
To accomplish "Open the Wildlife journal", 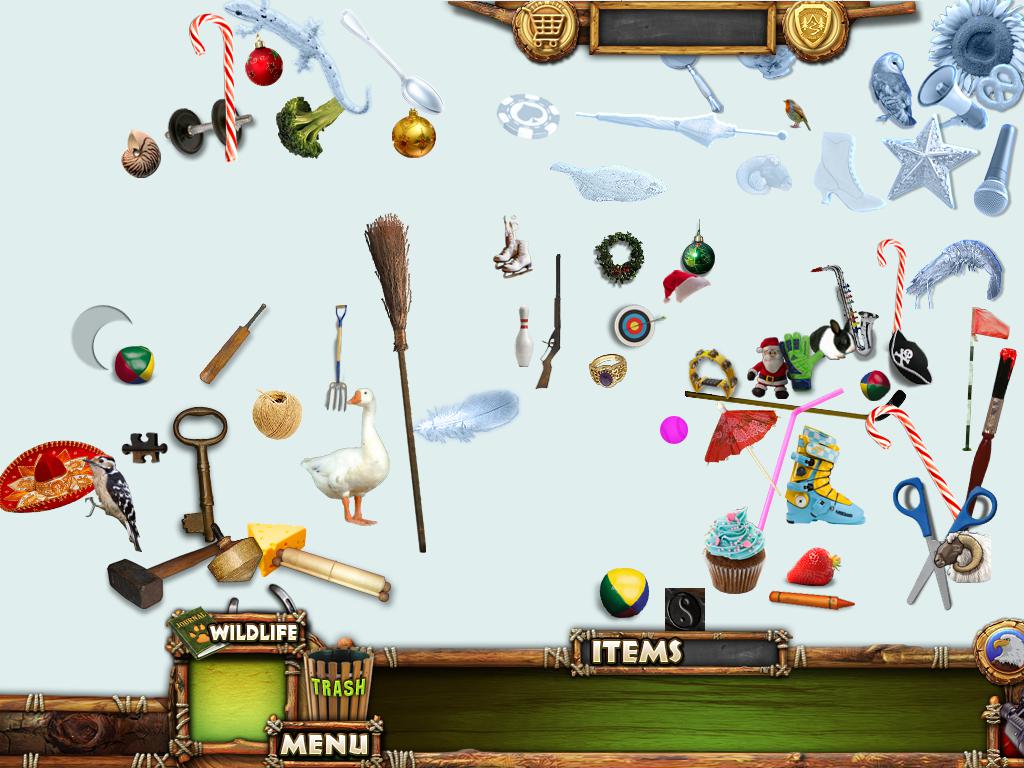I will click(x=240, y=633).
